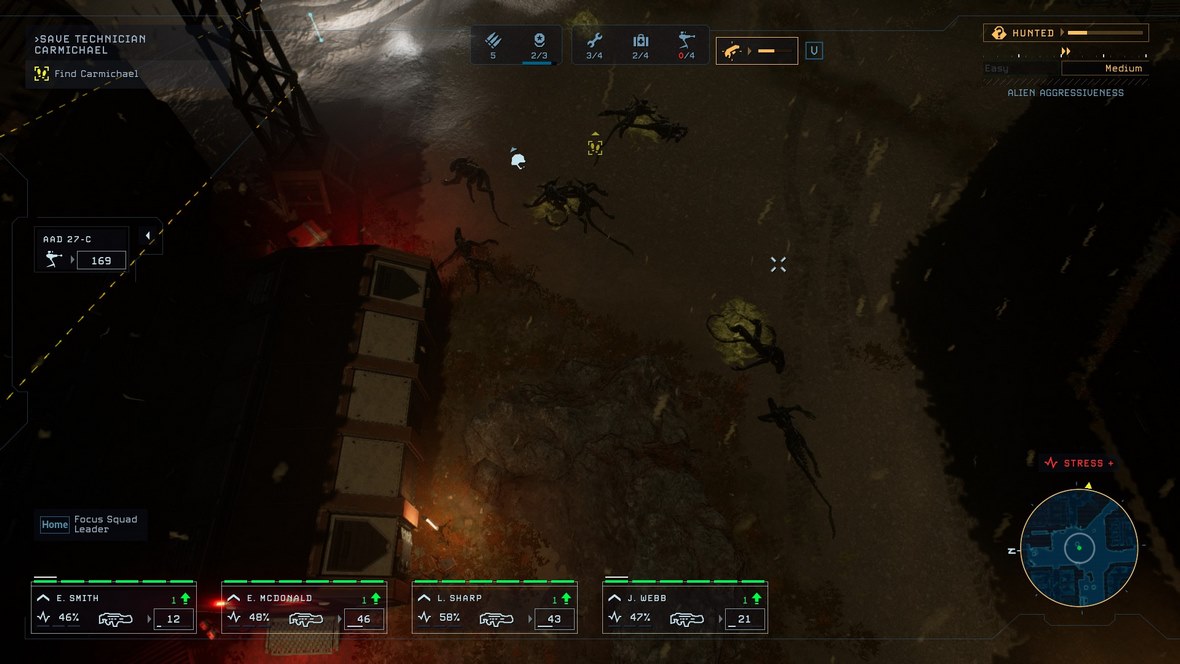
Task: Click the Carmichael objective marker in the scene
Action: [x=595, y=147]
